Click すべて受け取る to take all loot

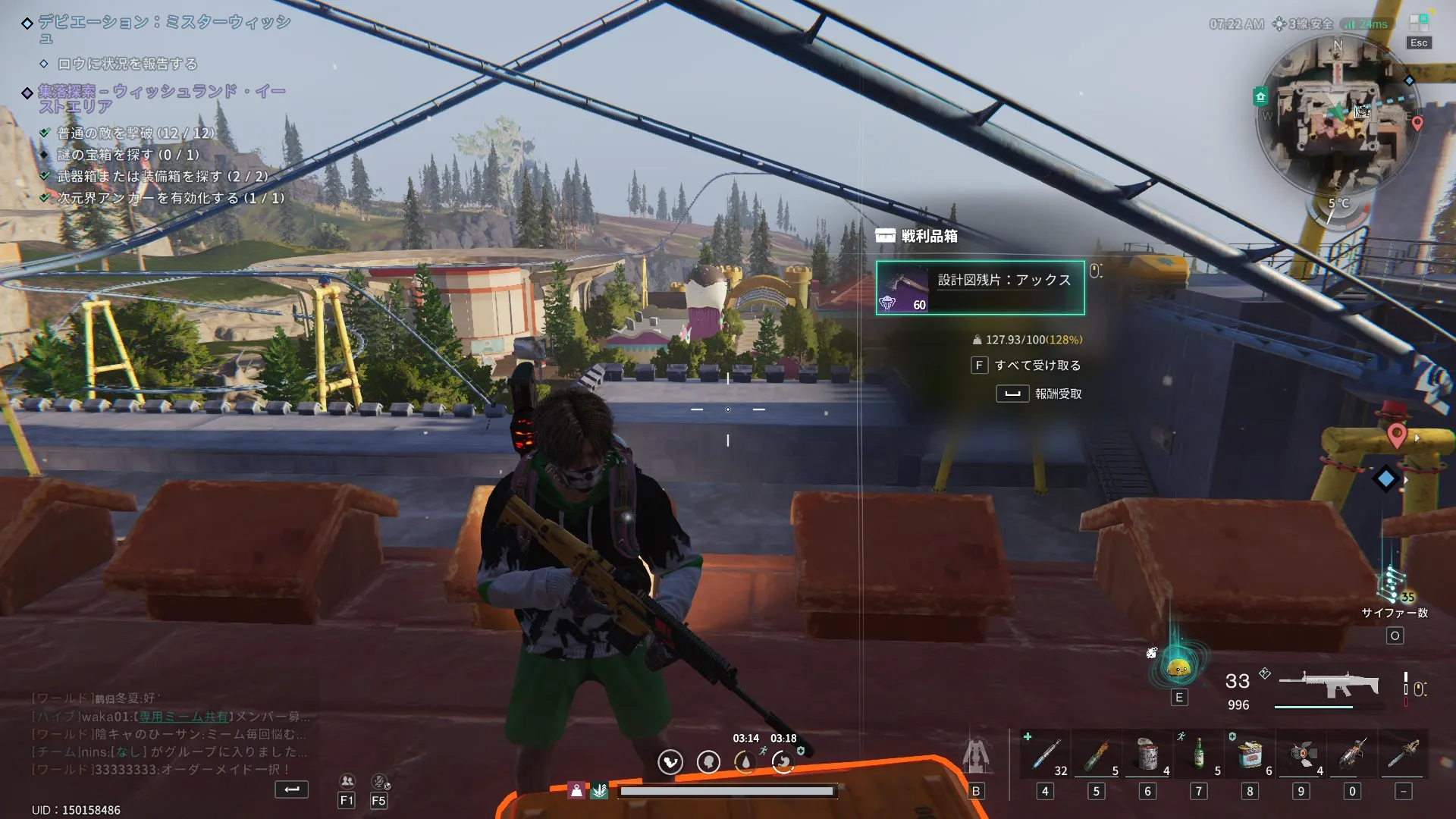[1027, 366]
